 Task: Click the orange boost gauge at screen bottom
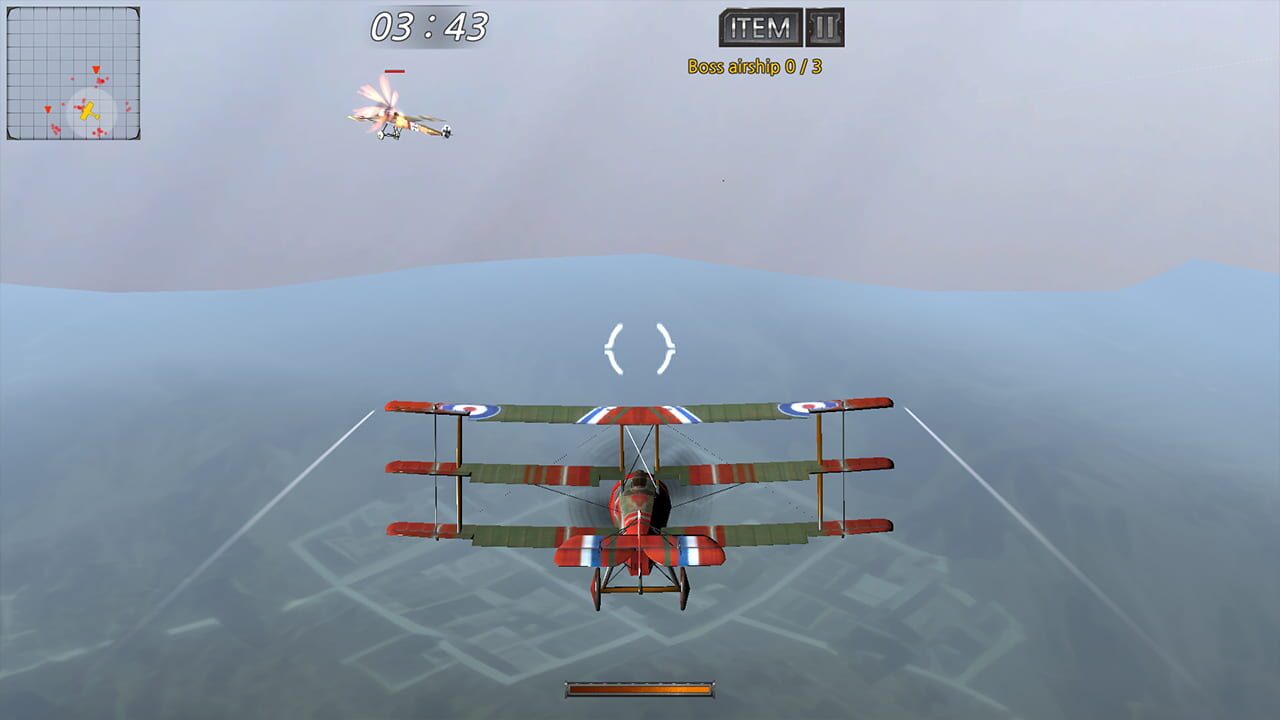pos(640,690)
